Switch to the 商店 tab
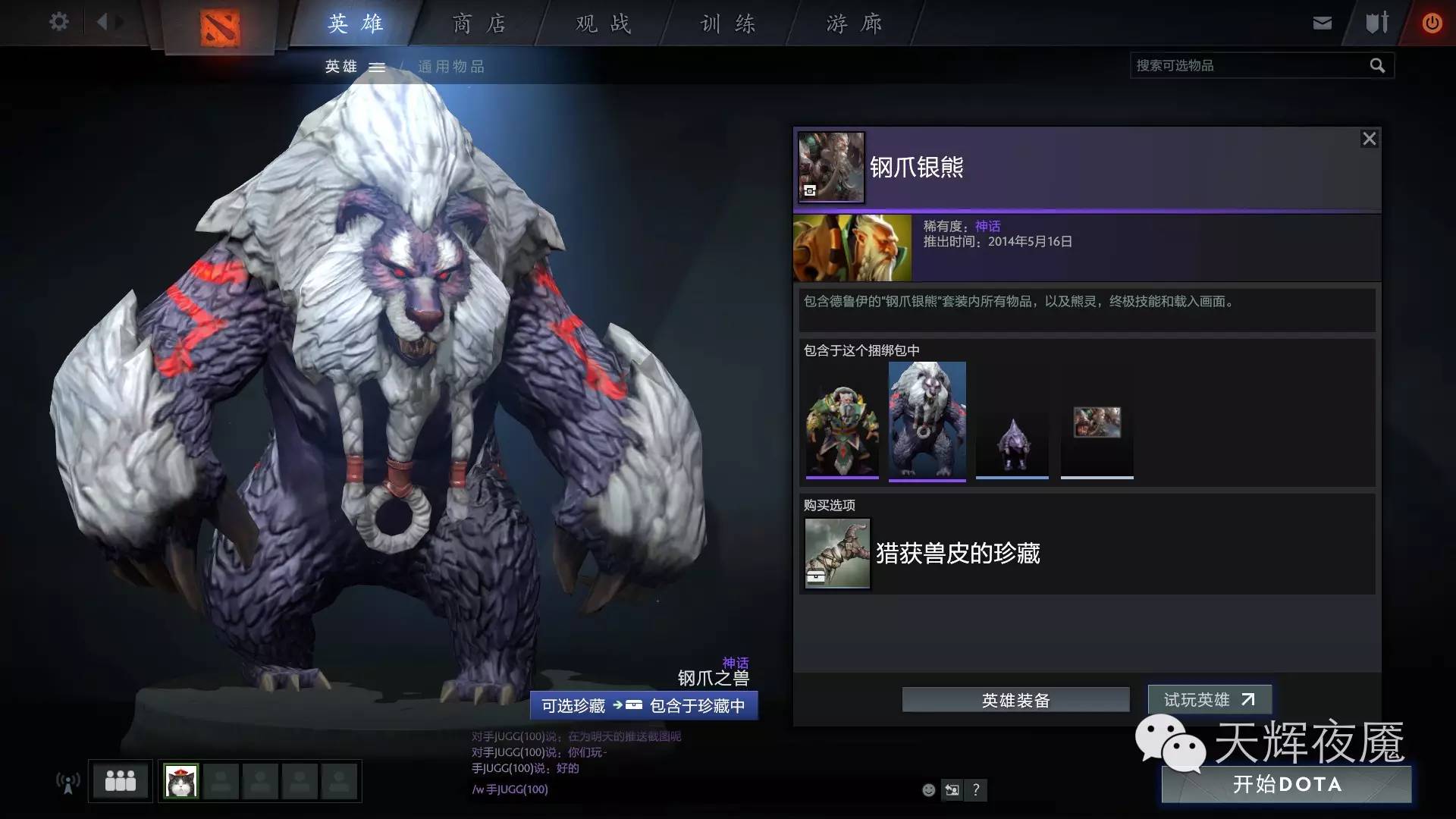This screenshot has width=1456, height=819. 480,24
